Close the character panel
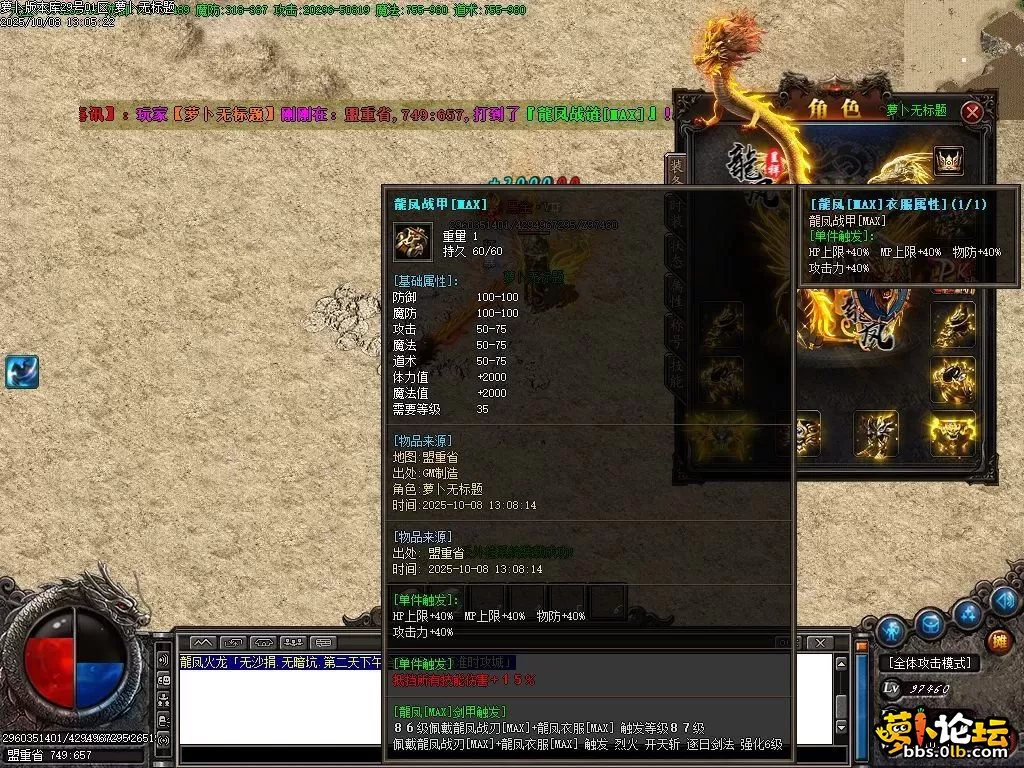 [972, 112]
